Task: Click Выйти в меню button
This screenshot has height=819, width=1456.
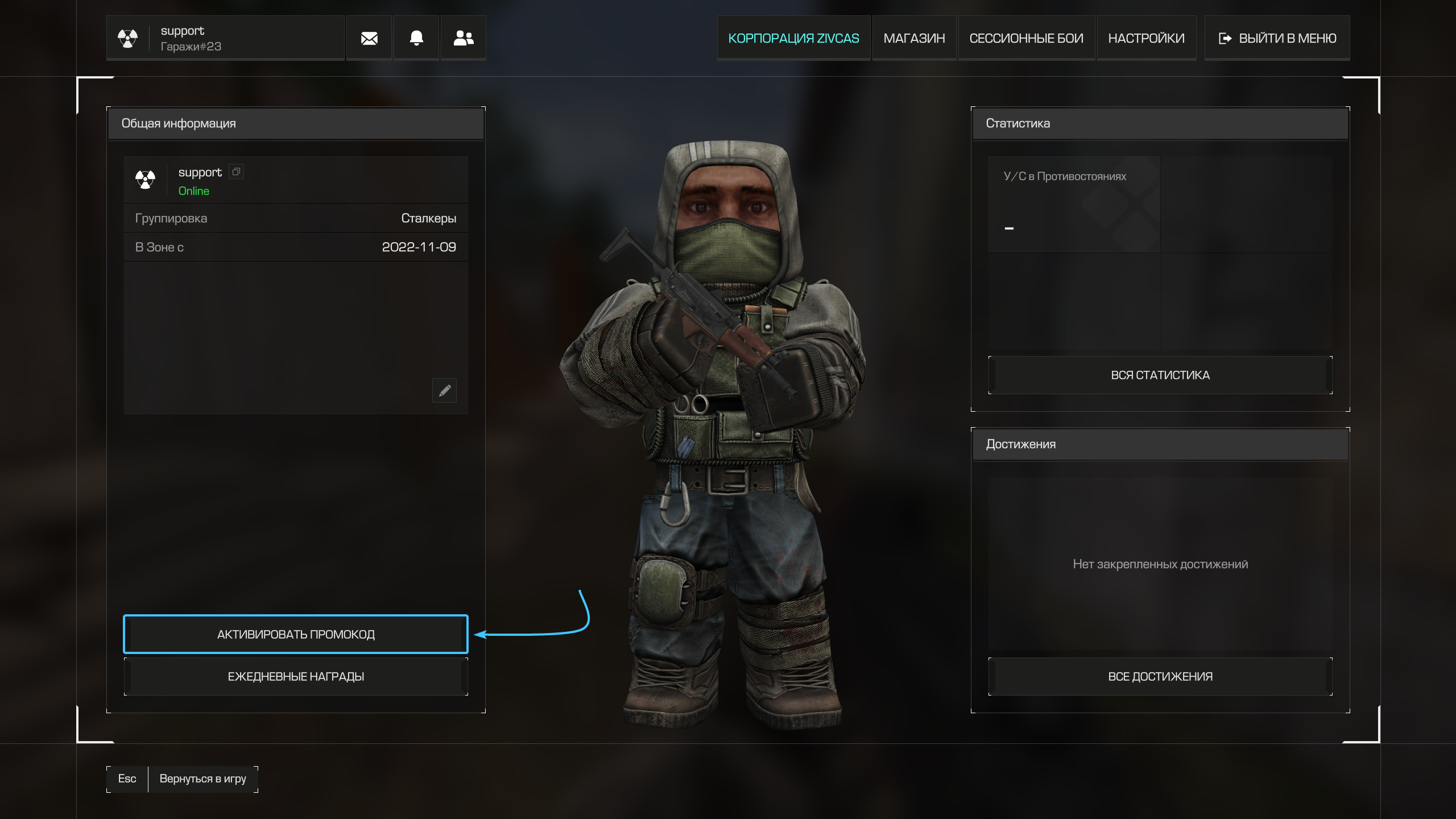Action: click(1277, 38)
